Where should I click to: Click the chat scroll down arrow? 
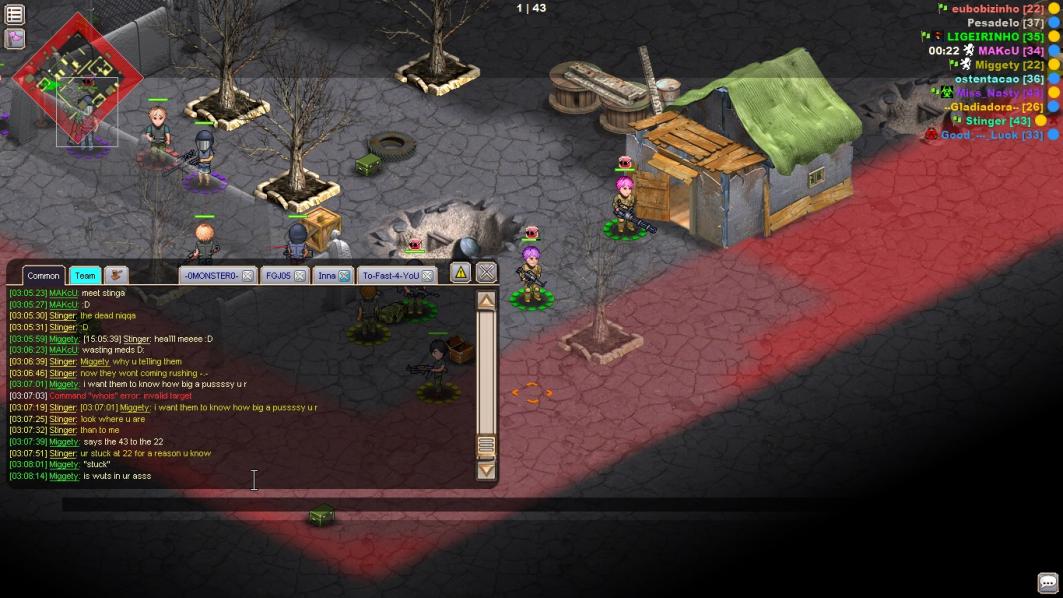pos(486,470)
